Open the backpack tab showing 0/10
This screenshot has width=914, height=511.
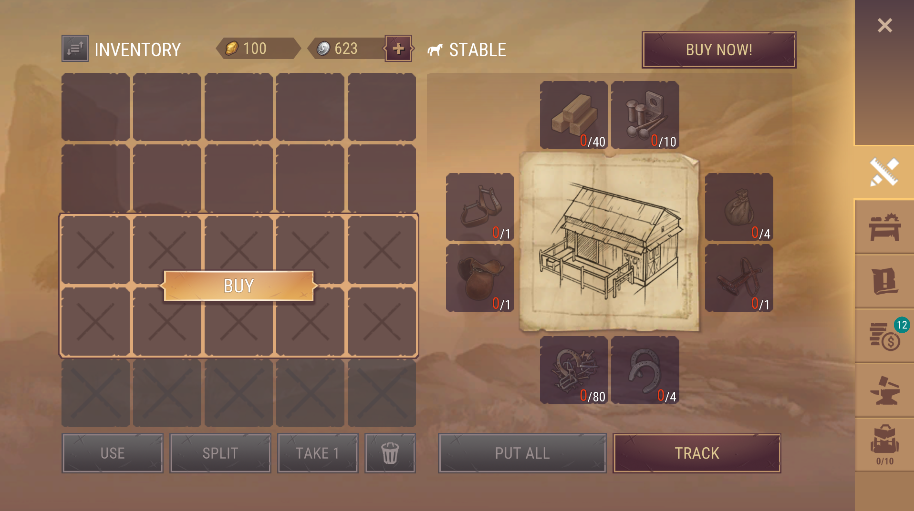click(884, 444)
